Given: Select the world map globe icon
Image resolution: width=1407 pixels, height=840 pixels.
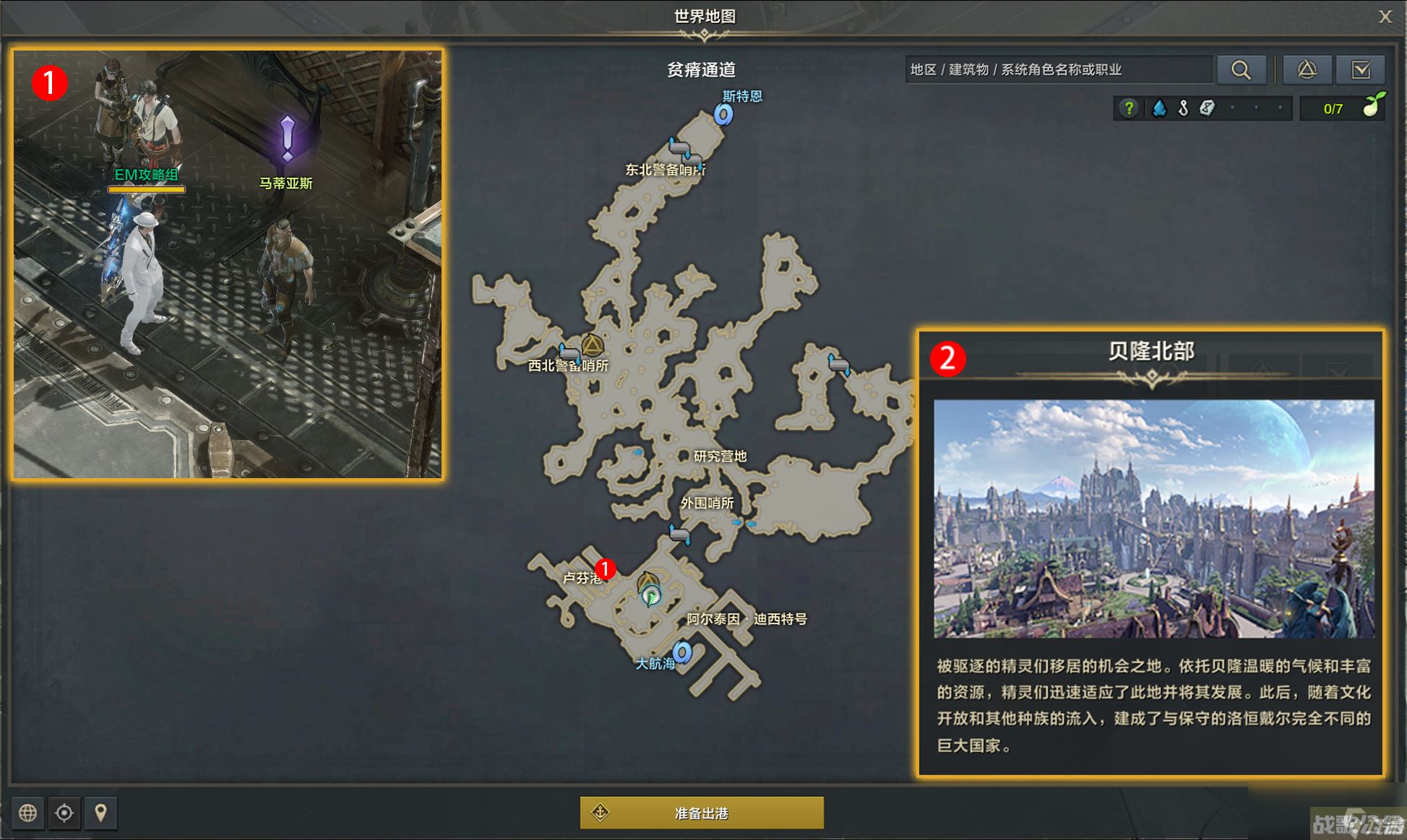Looking at the screenshot, I should point(27,813).
